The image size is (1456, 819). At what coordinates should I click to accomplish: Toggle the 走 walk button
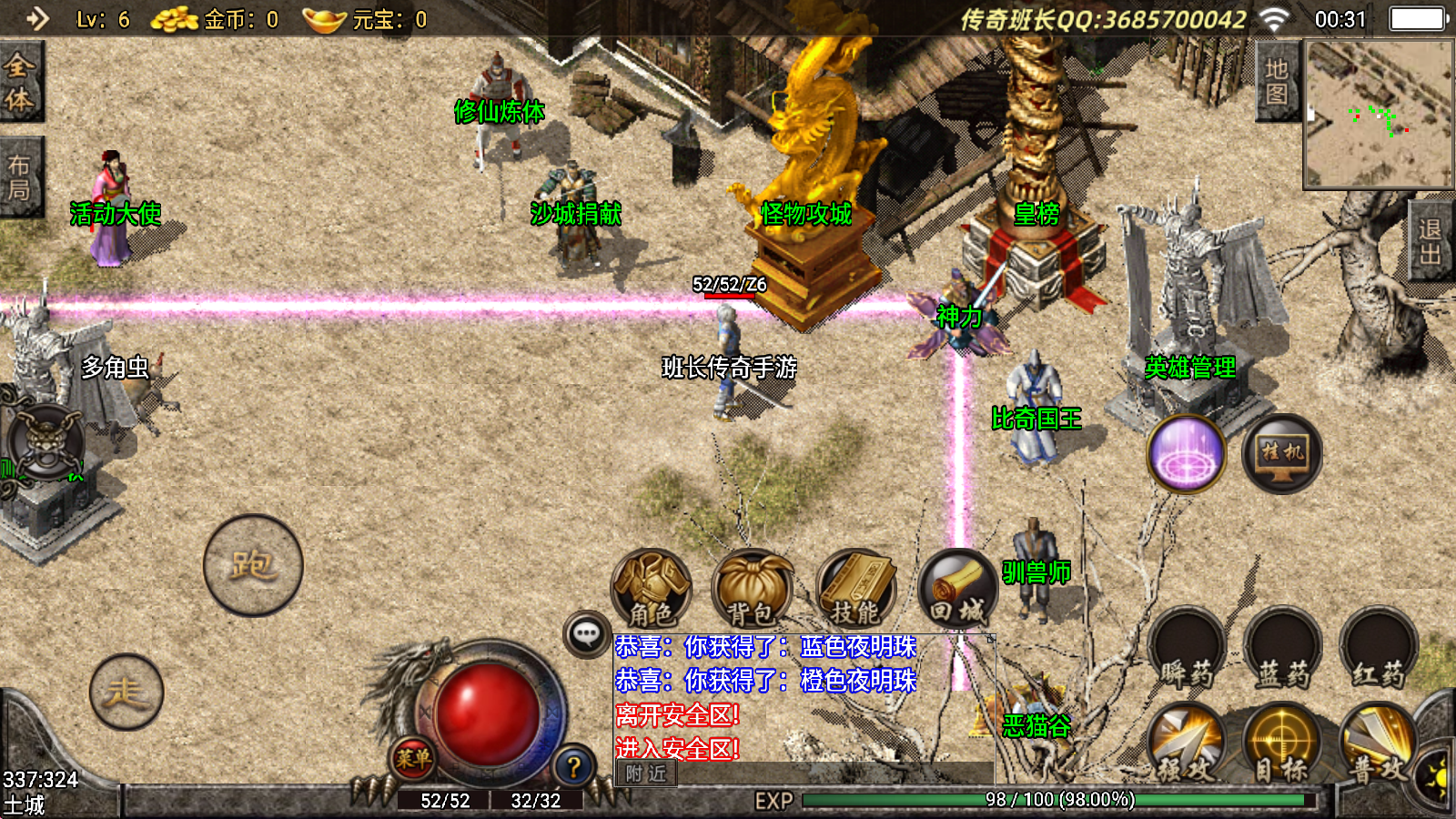126,693
